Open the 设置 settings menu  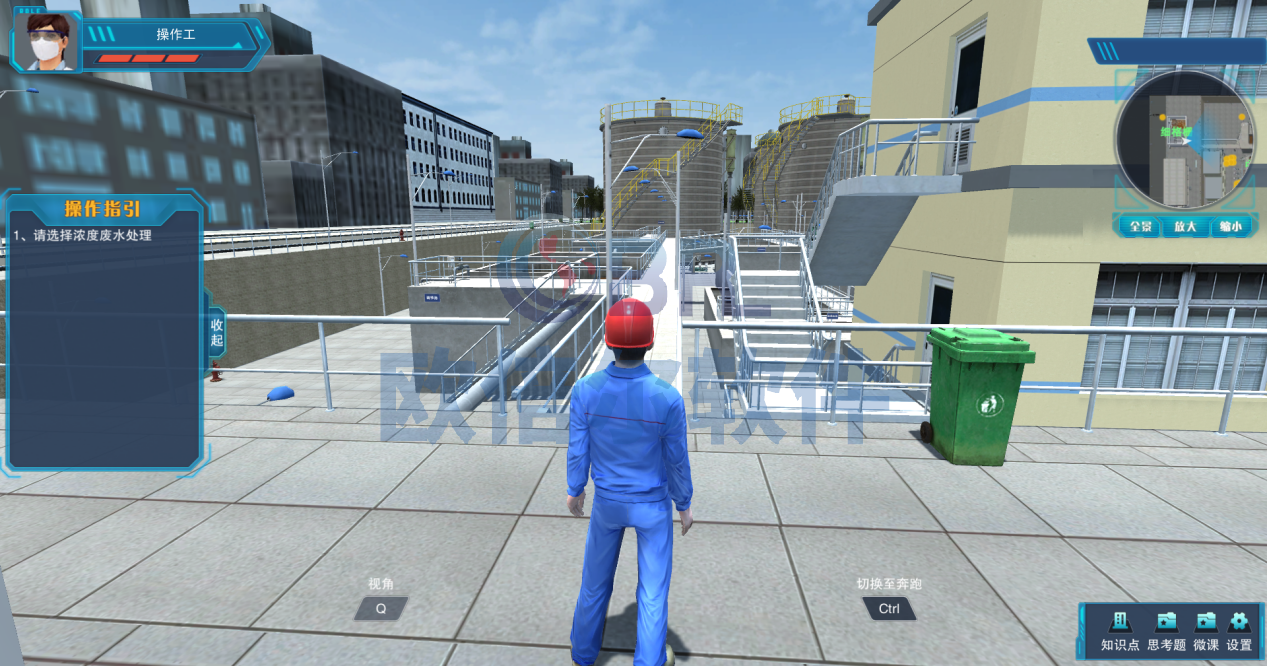tap(1239, 630)
